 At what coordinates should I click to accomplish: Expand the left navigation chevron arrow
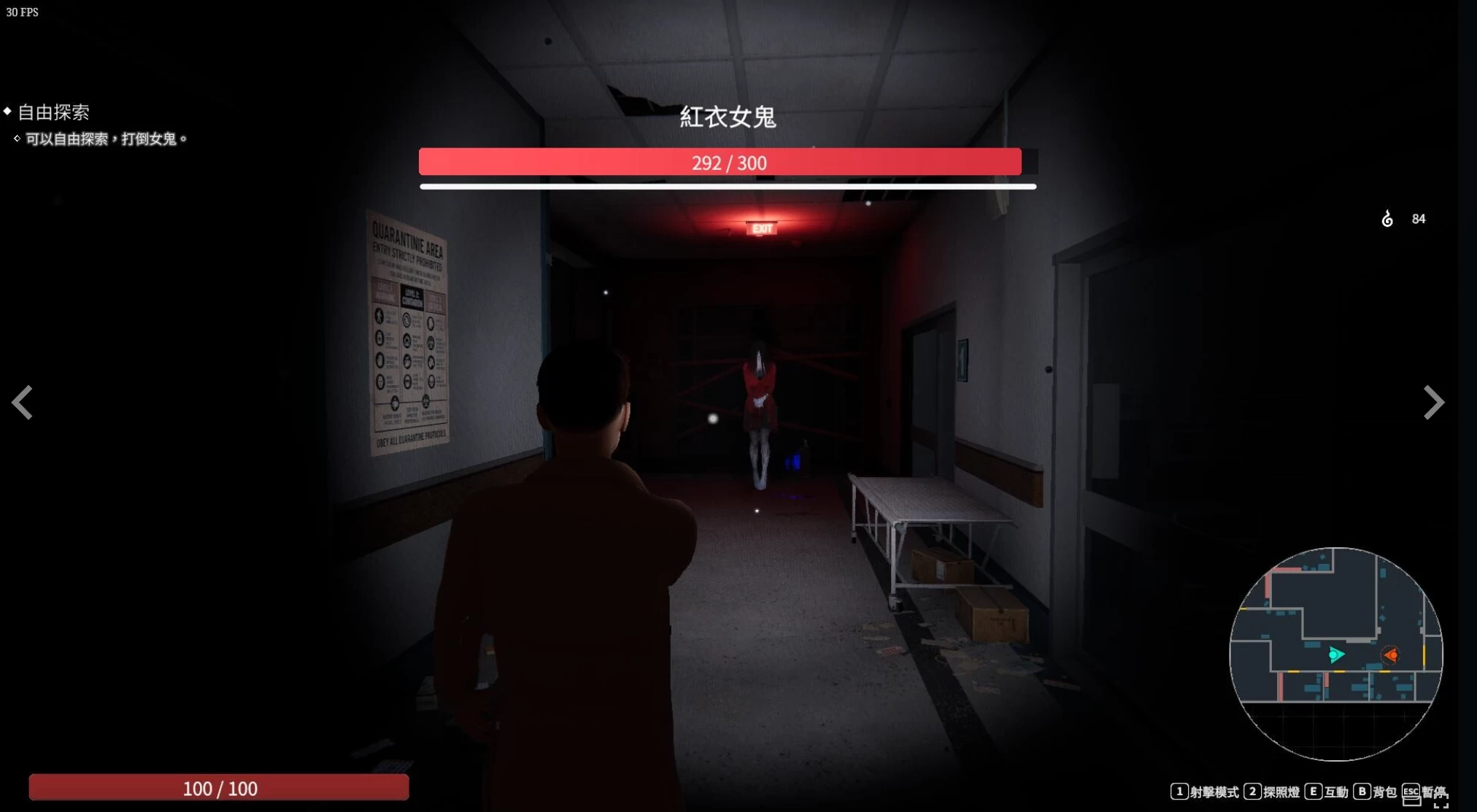point(22,403)
